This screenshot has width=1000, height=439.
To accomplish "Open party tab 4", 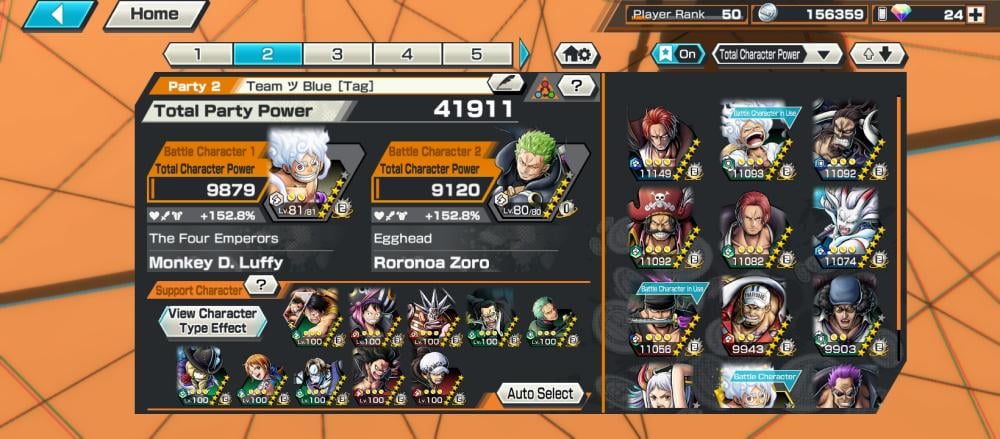I will point(407,54).
